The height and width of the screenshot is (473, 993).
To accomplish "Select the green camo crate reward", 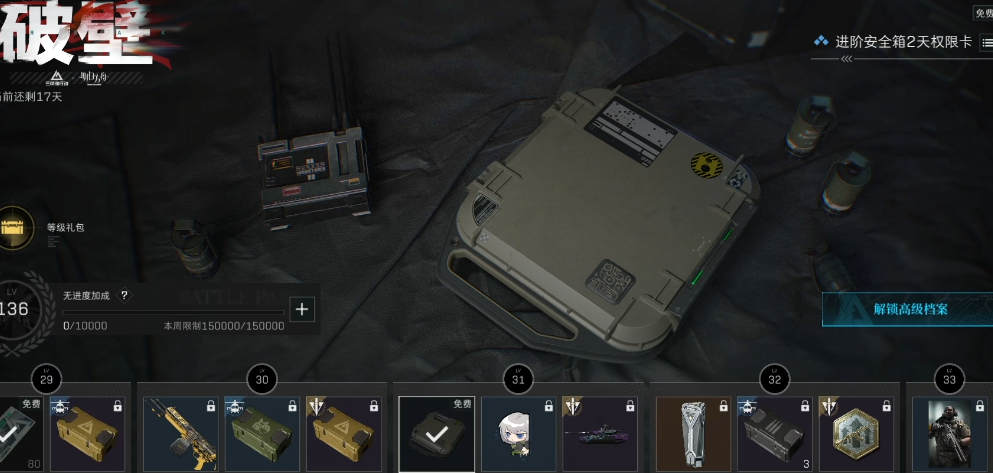I will click(x=262, y=434).
